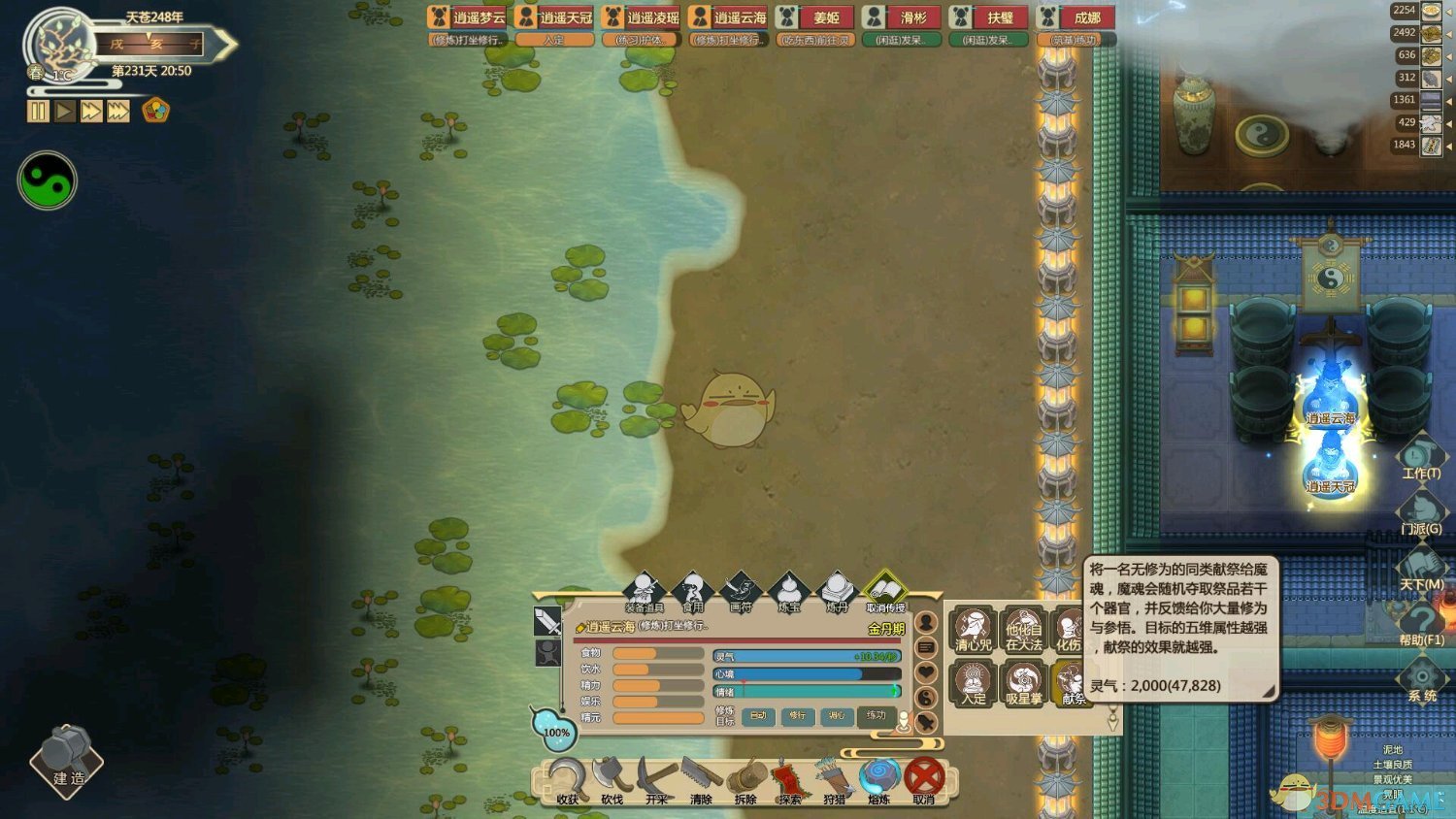The height and width of the screenshot is (819, 1456).
Task: Open the 门派(G) sect menu
Action: tap(1421, 512)
